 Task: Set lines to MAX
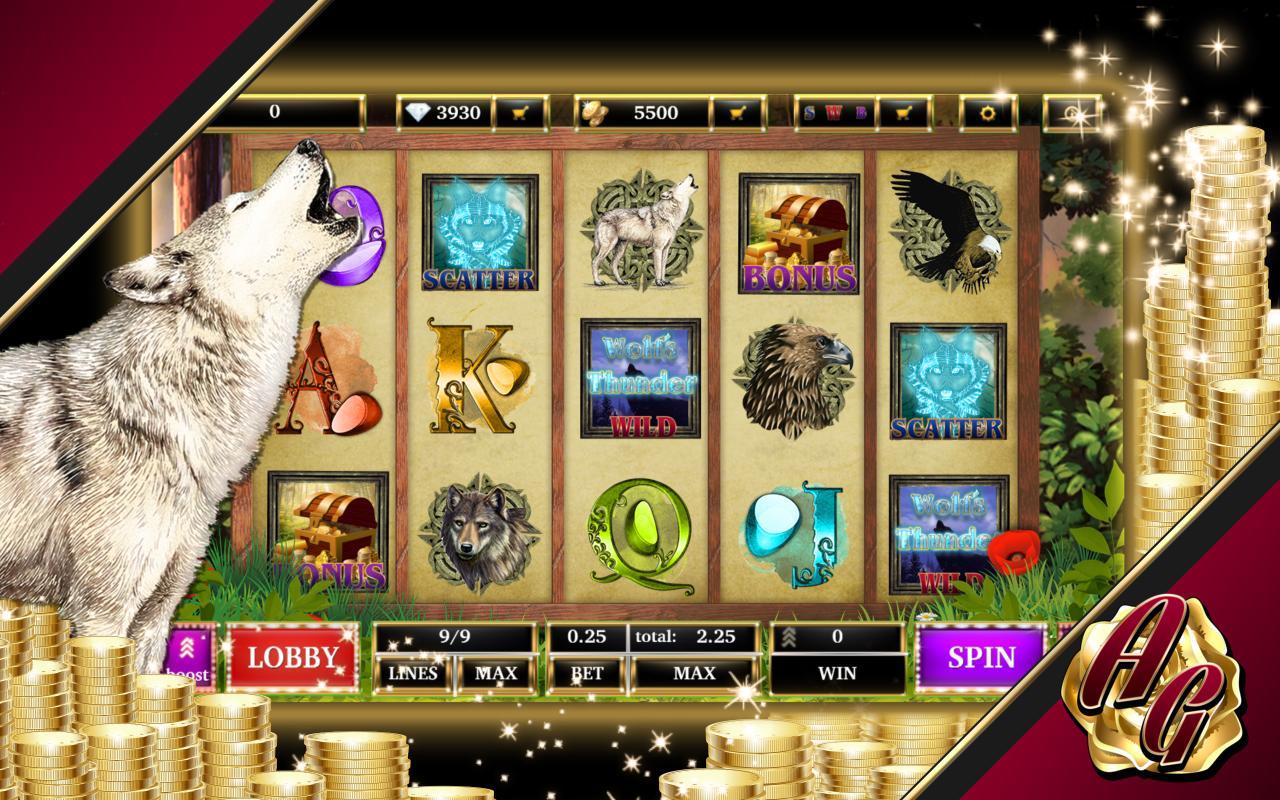coord(497,673)
